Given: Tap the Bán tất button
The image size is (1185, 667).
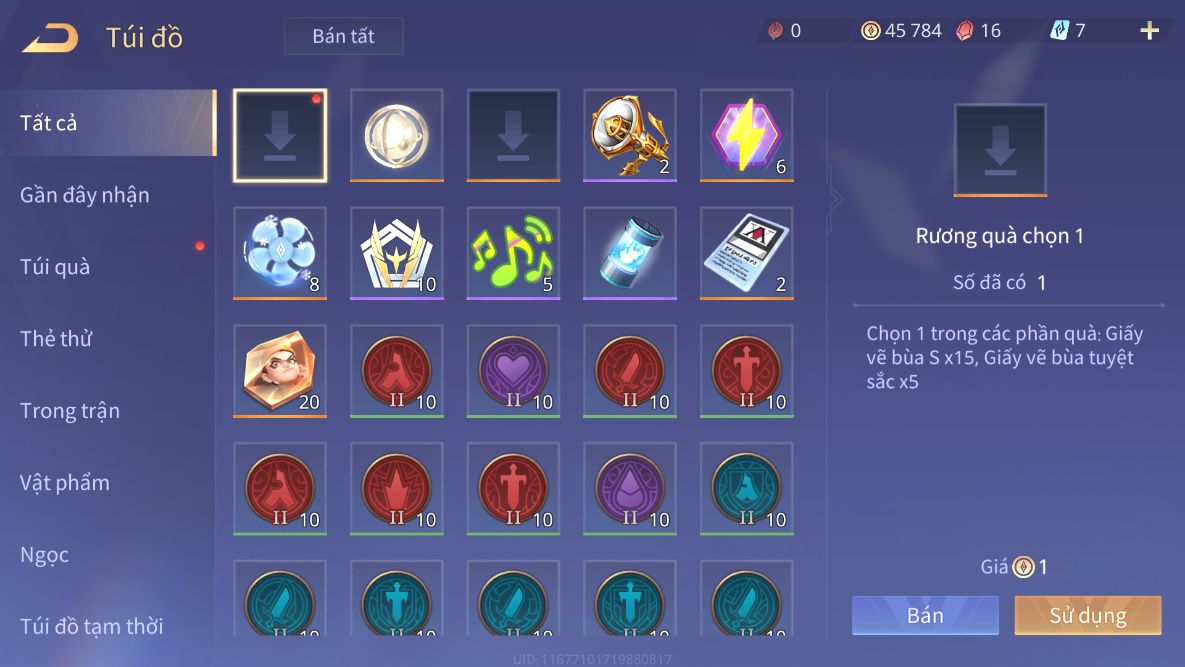Looking at the screenshot, I should click(343, 37).
